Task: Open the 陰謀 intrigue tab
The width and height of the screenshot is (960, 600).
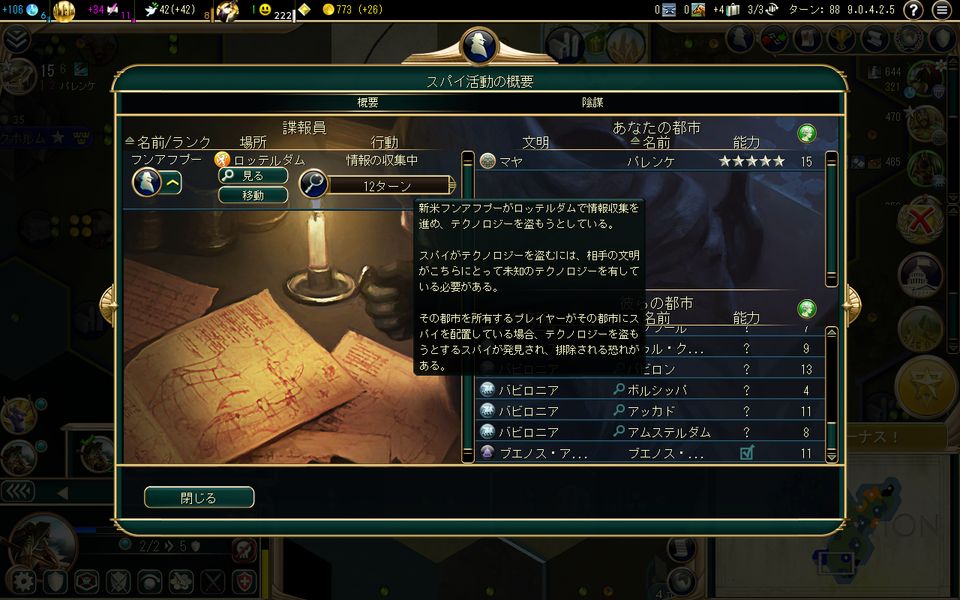Action: point(593,102)
